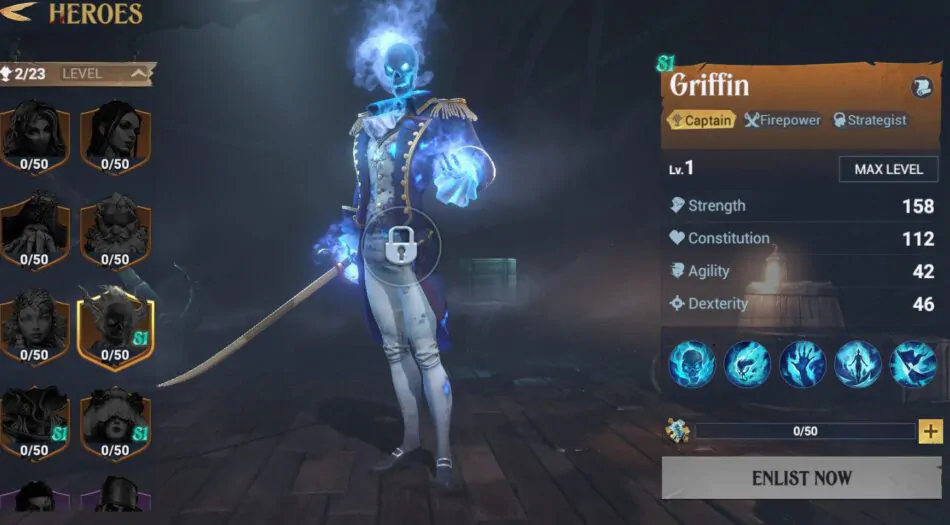Screen dimensions: 950x525
Task: Select the highlighted Griffin skull portrait
Action: click(x=115, y=325)
